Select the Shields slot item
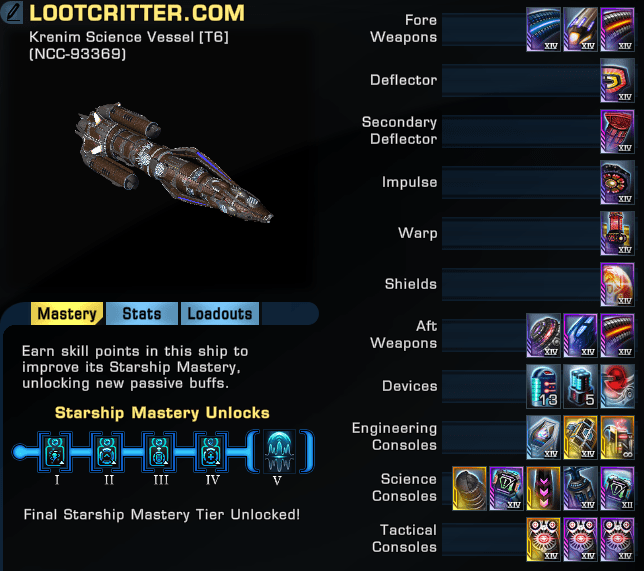Image resolution: width=644 pixels, height=571 pixels. pos(616,284)
